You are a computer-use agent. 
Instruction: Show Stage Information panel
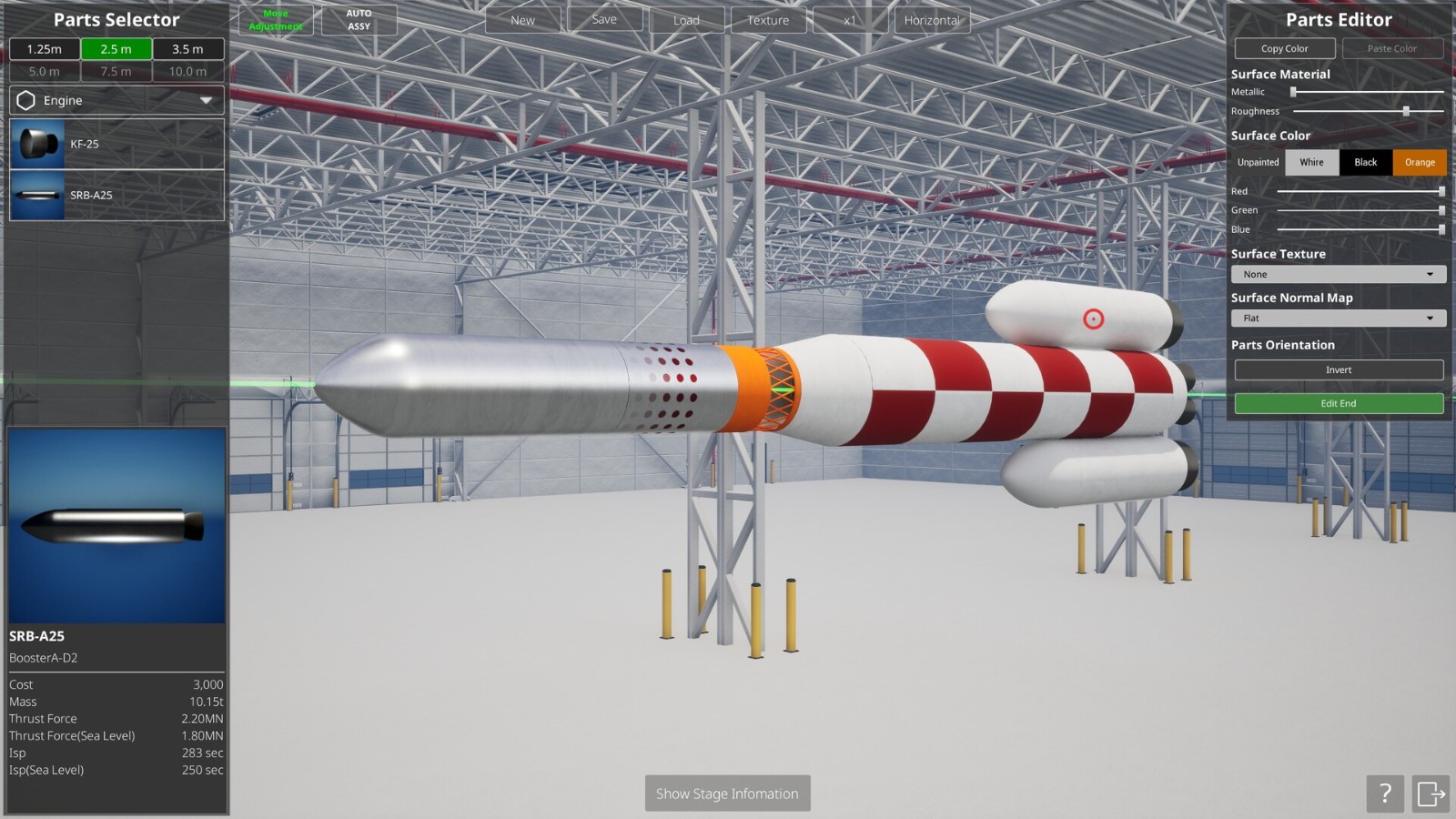(727, 794)
